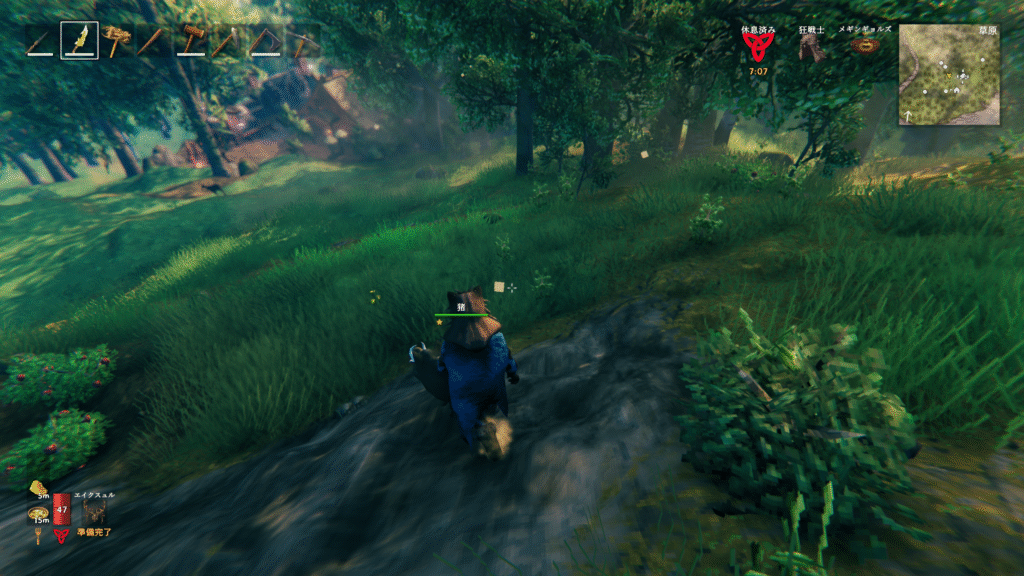Choose the pickaxe in the last hotbar slot

click(x=301, y=40)
